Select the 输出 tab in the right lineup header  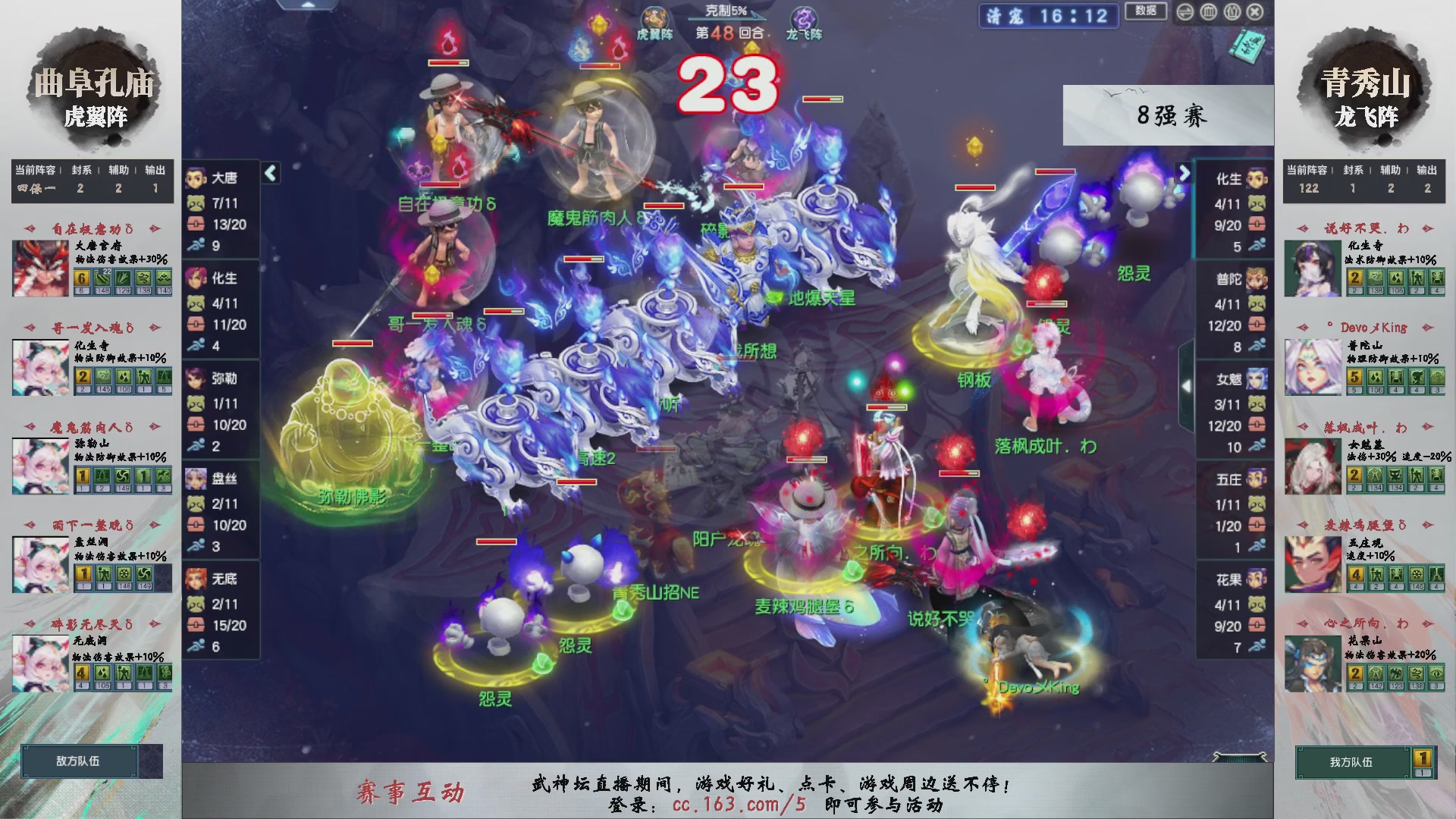(1429, 171)
